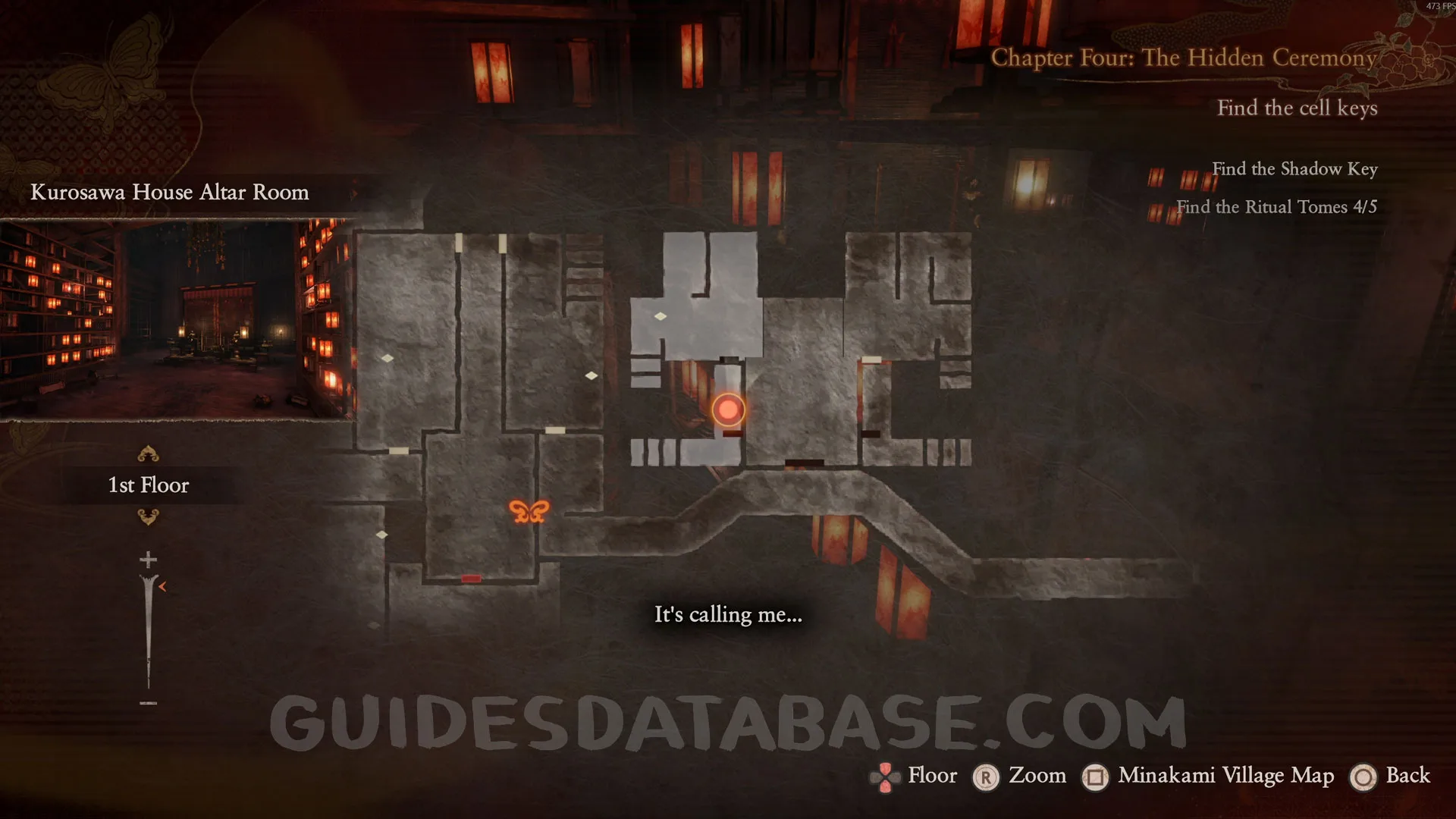Select the Find the cell keys objective

pos(1297,108)
